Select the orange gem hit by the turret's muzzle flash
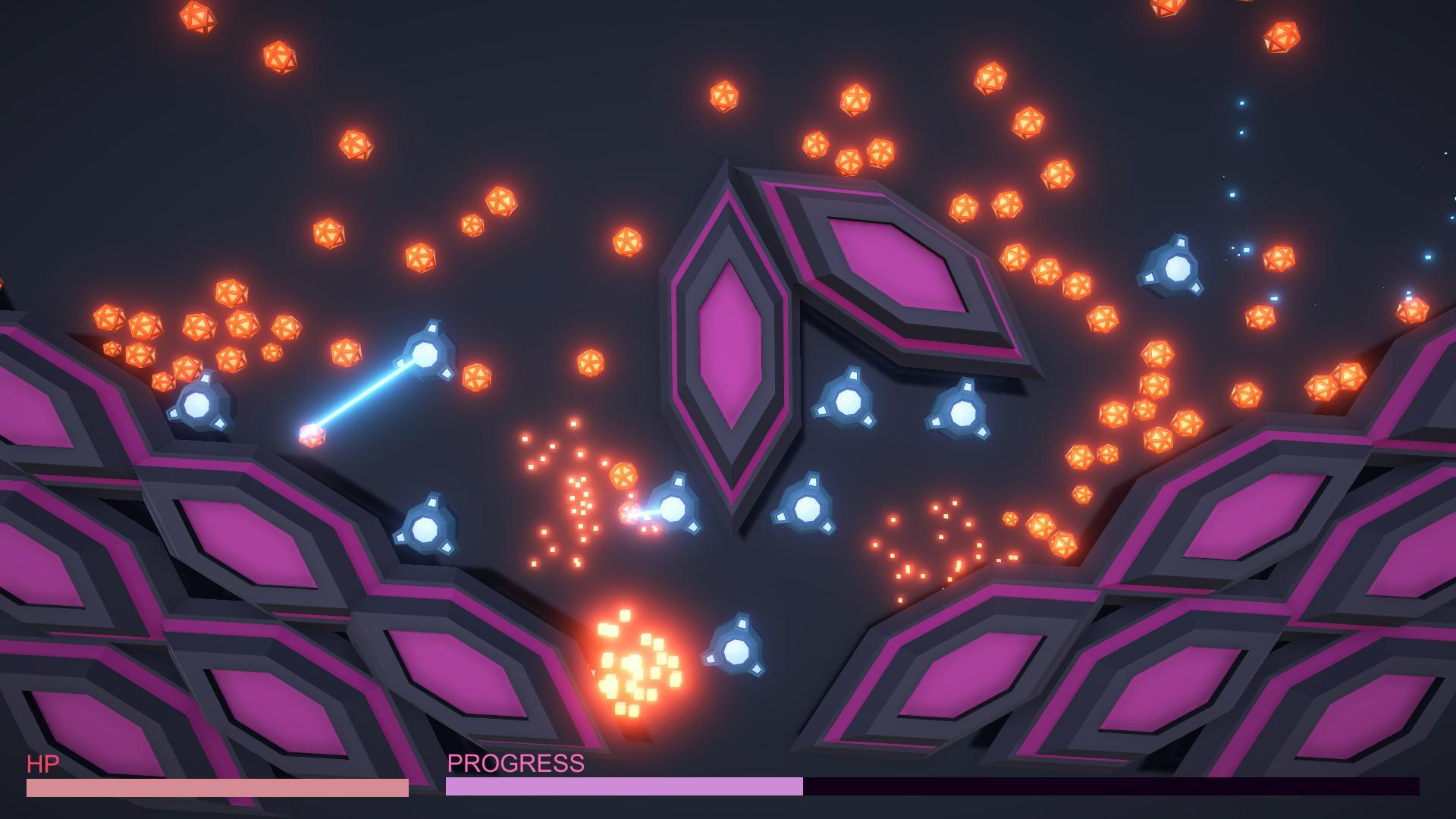 click(x=629, y=516)
